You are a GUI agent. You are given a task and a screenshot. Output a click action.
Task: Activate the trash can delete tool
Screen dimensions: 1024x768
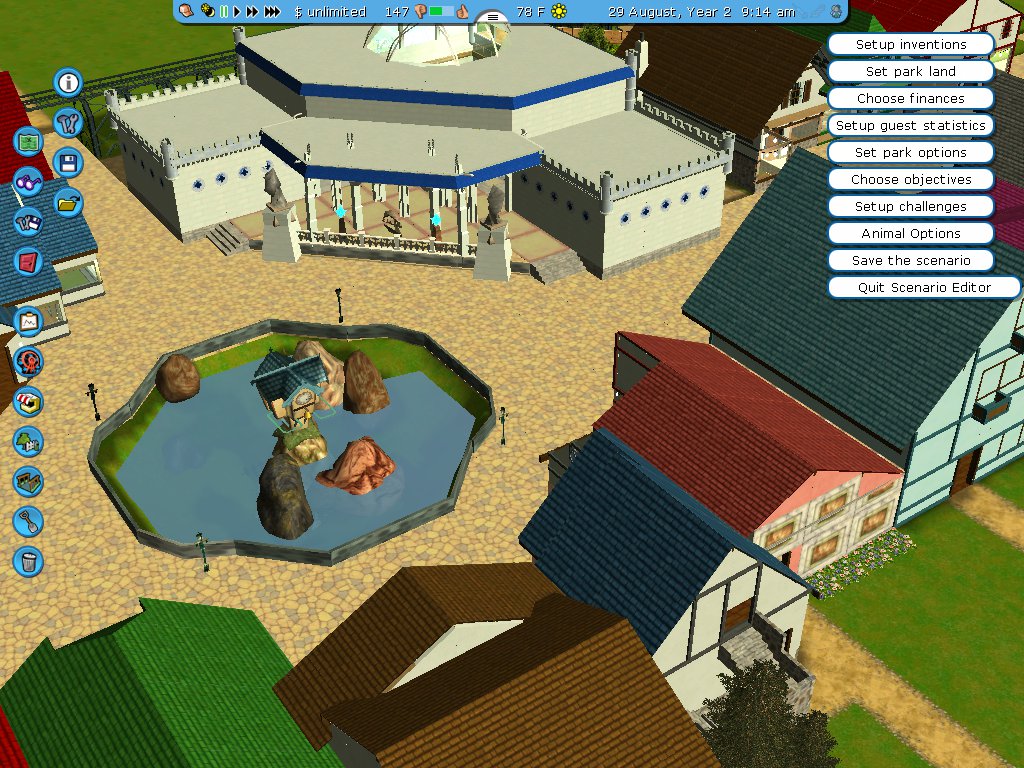[28, 560]
